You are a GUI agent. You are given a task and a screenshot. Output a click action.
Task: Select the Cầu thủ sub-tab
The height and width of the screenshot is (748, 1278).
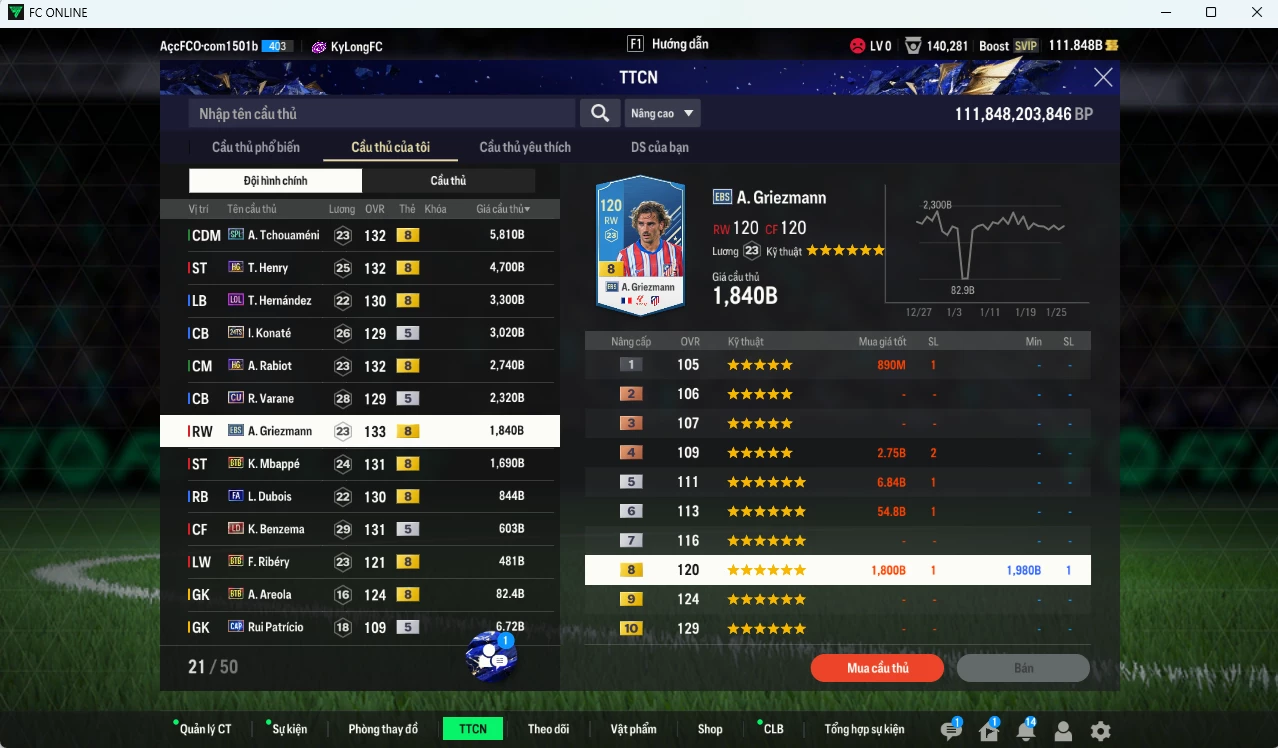[448, 181]
